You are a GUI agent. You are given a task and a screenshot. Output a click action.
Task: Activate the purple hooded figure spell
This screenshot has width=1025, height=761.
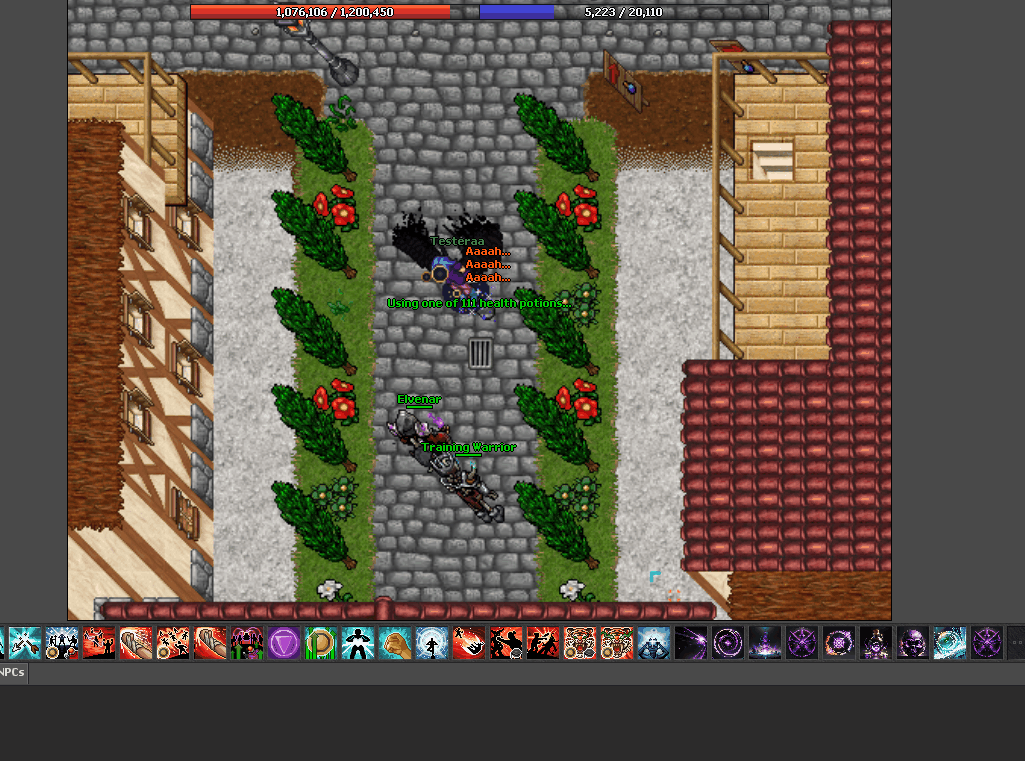point(876,643)
